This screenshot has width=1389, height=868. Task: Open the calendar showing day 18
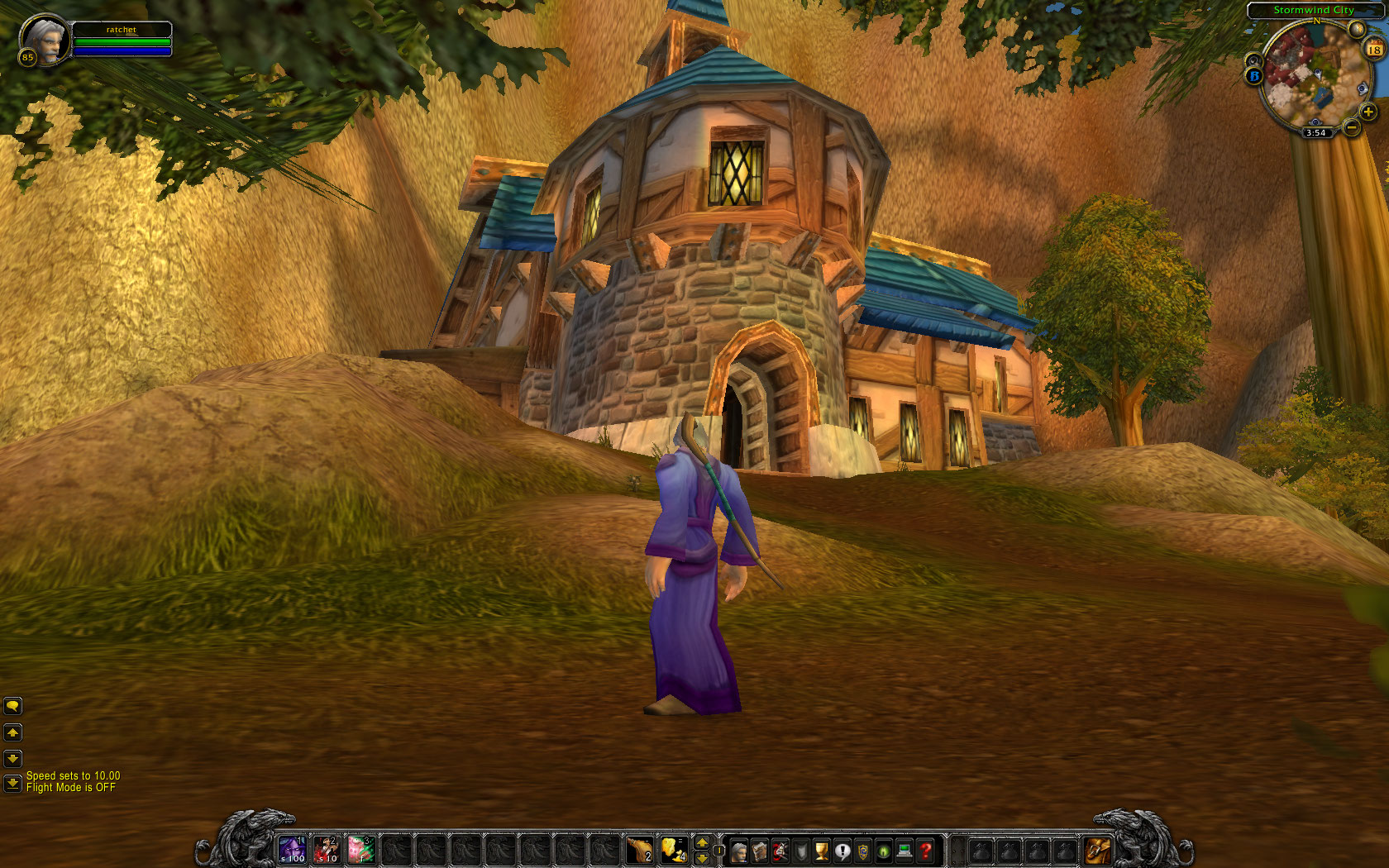[x=1374, y=50]
